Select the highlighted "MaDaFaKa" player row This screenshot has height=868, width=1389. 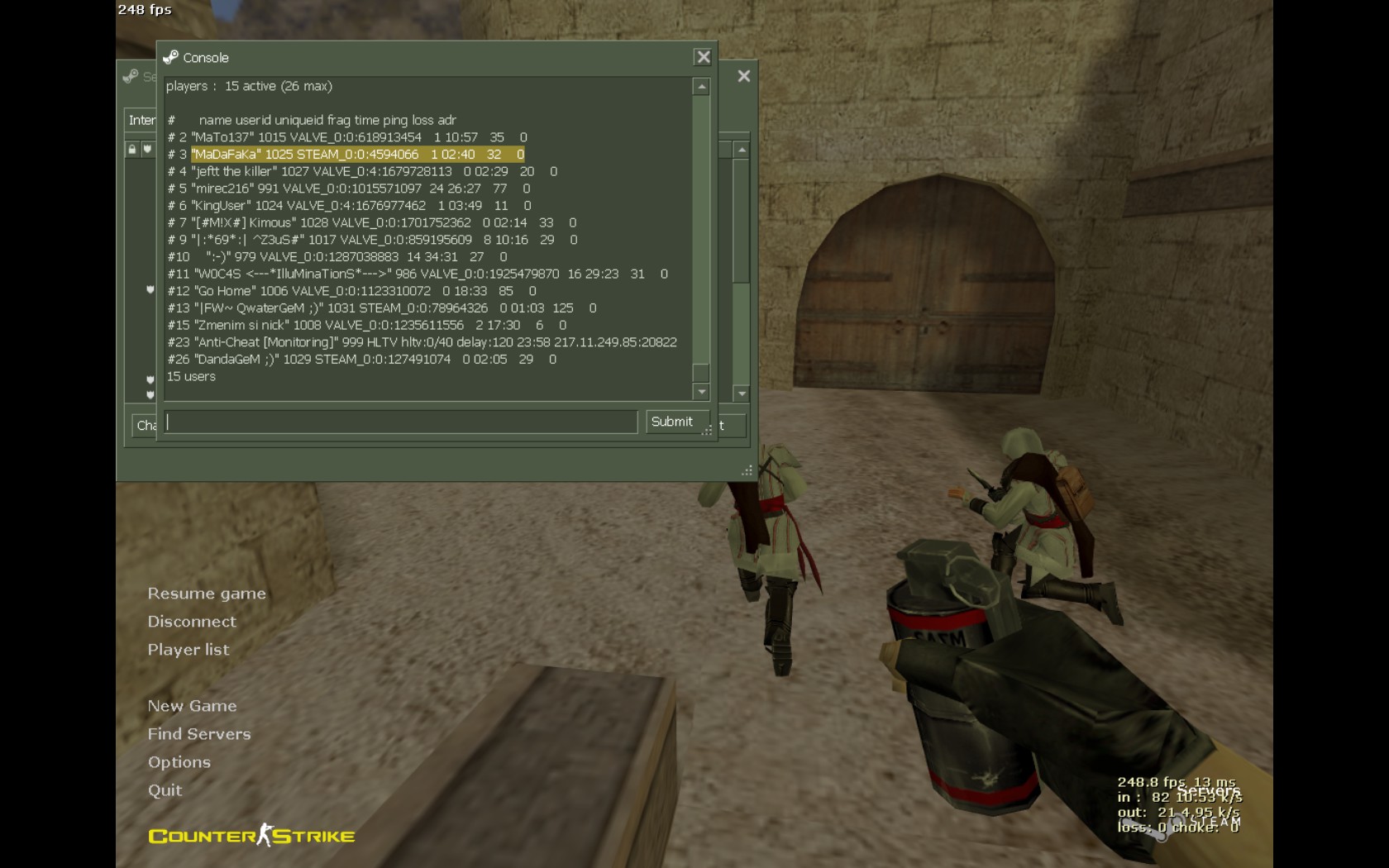[x=357, y=155]
